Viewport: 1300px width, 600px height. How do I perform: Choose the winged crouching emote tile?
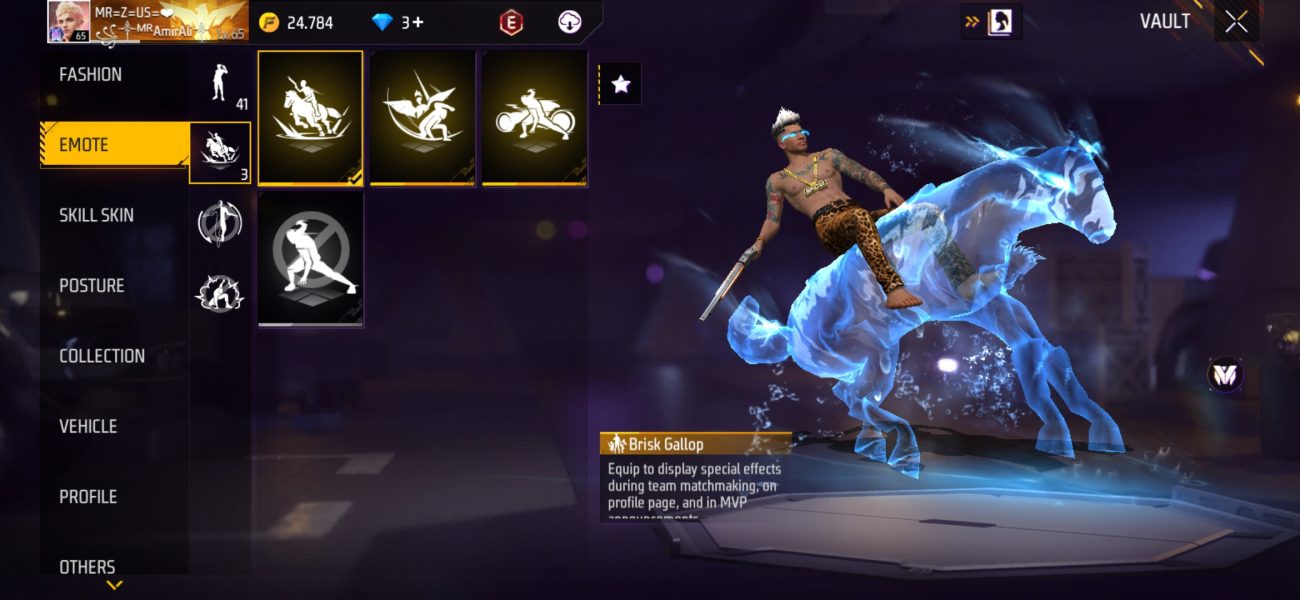tap(422, 118)
